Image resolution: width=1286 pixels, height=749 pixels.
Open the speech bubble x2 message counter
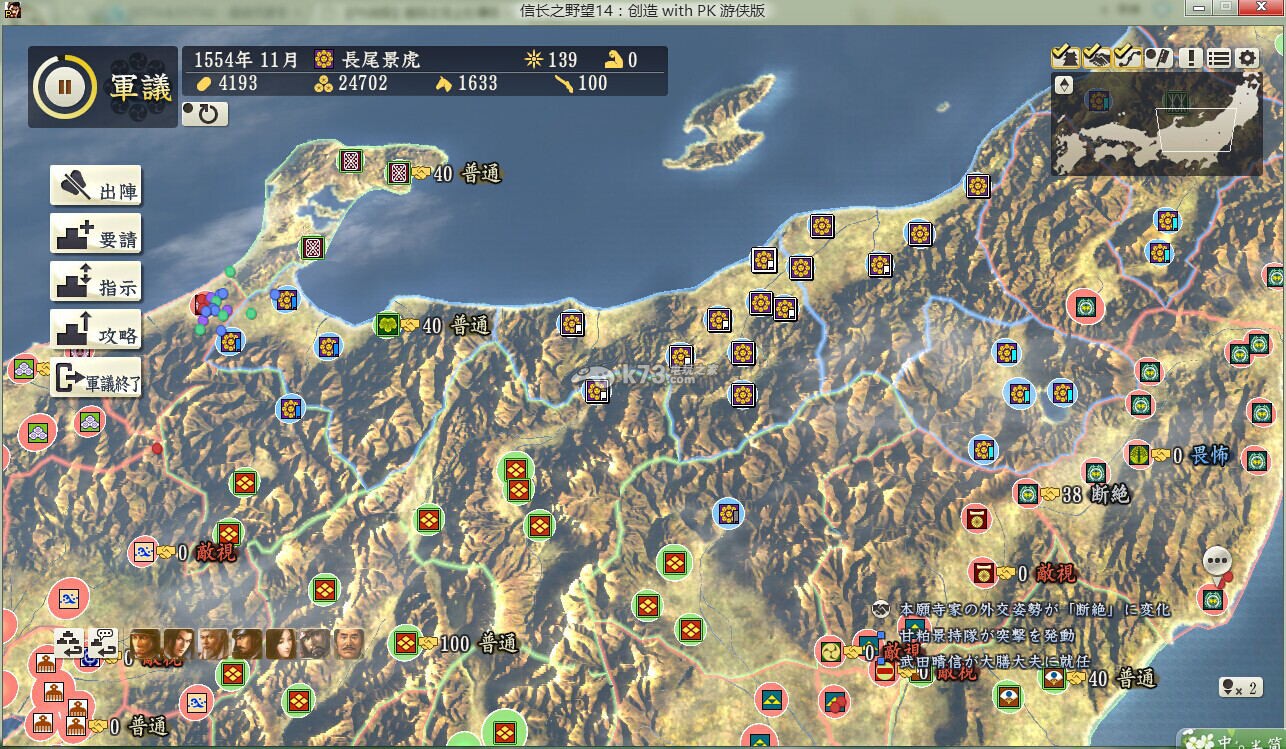pos(1239,687)
